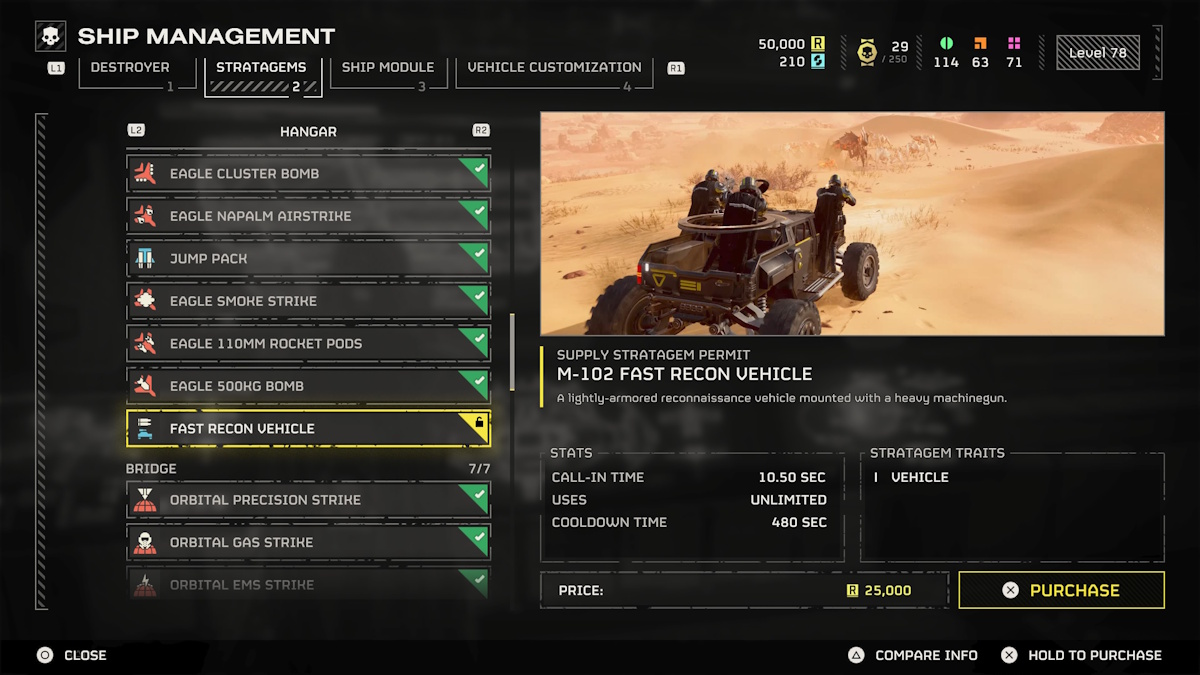
Task: Choose the Orbital Gas Strike
Action: point(308,542)
